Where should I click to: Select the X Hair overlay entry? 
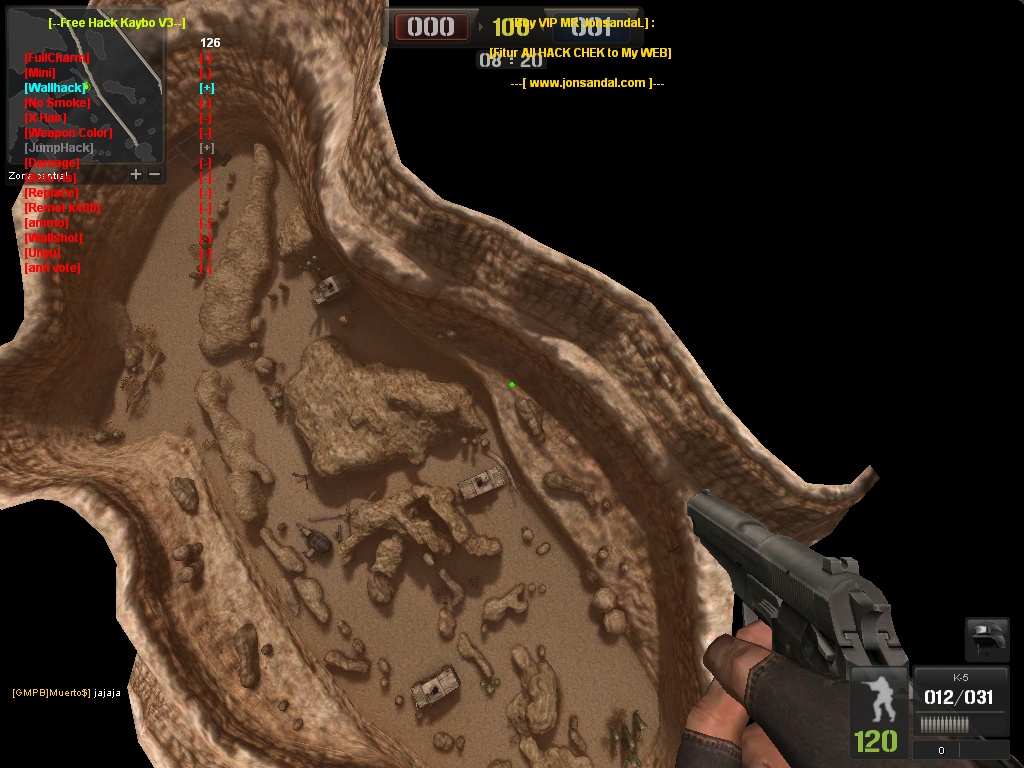pos(45,118)
